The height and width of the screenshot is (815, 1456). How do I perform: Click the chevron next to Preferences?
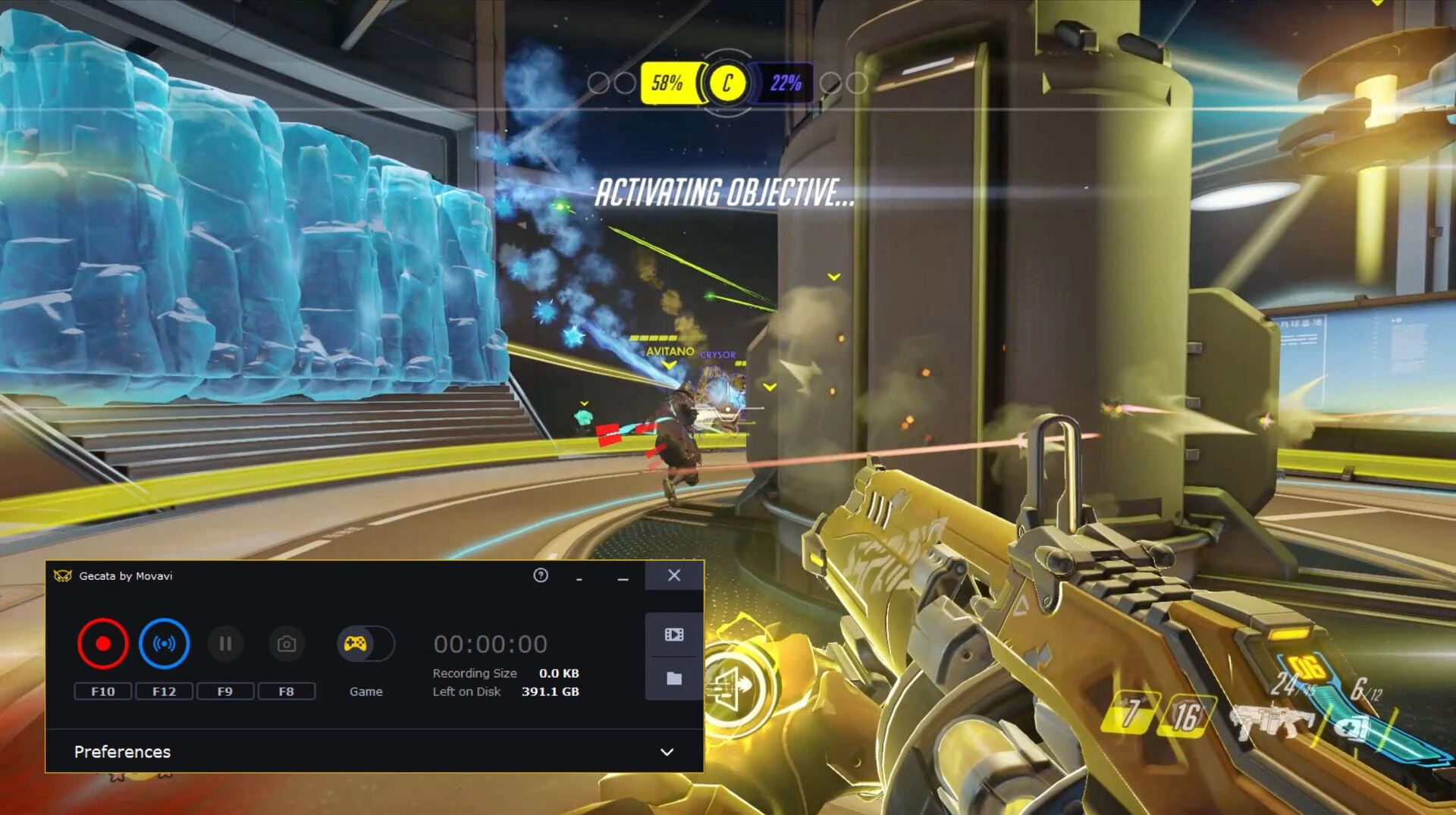(x=666, y=751)
